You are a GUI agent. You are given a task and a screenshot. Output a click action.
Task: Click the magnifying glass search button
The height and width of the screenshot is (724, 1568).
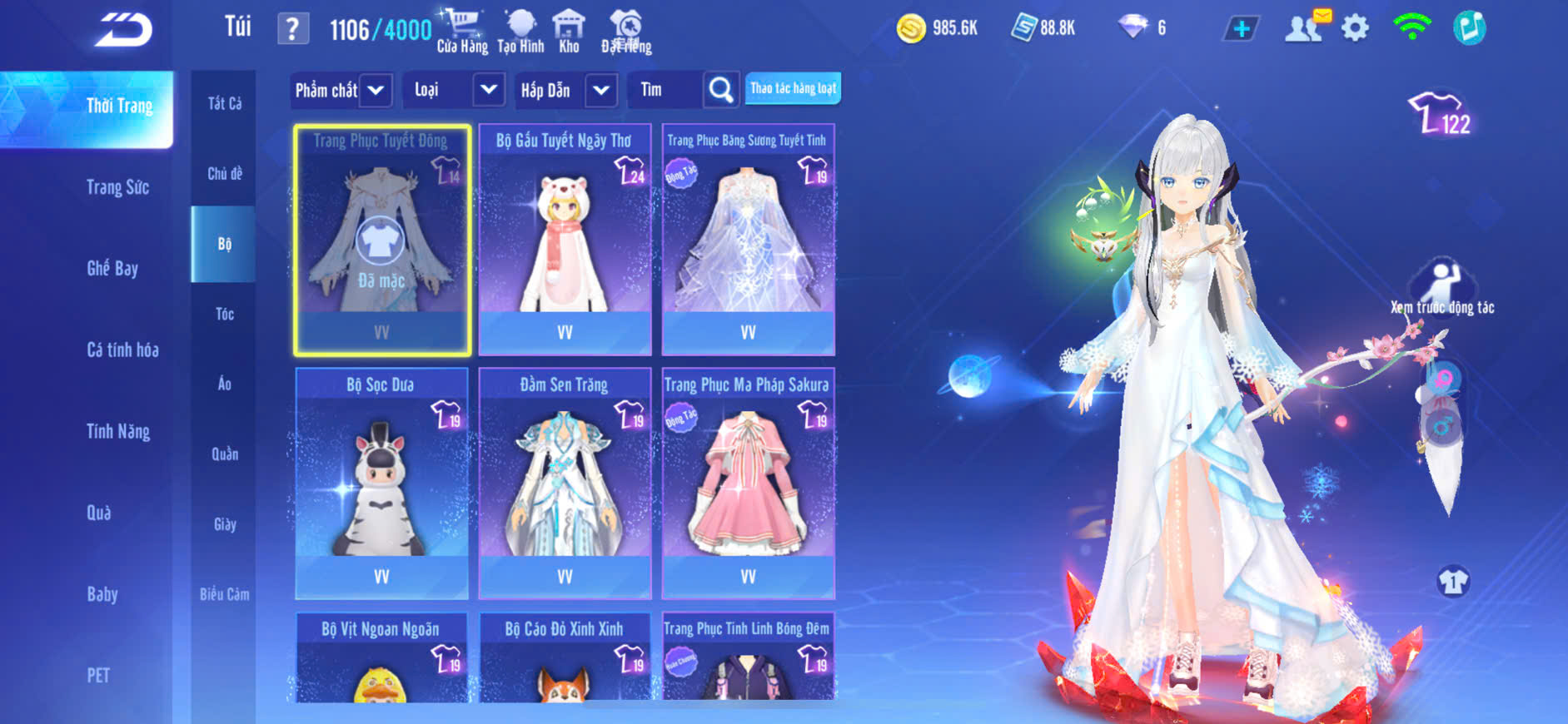721,90
